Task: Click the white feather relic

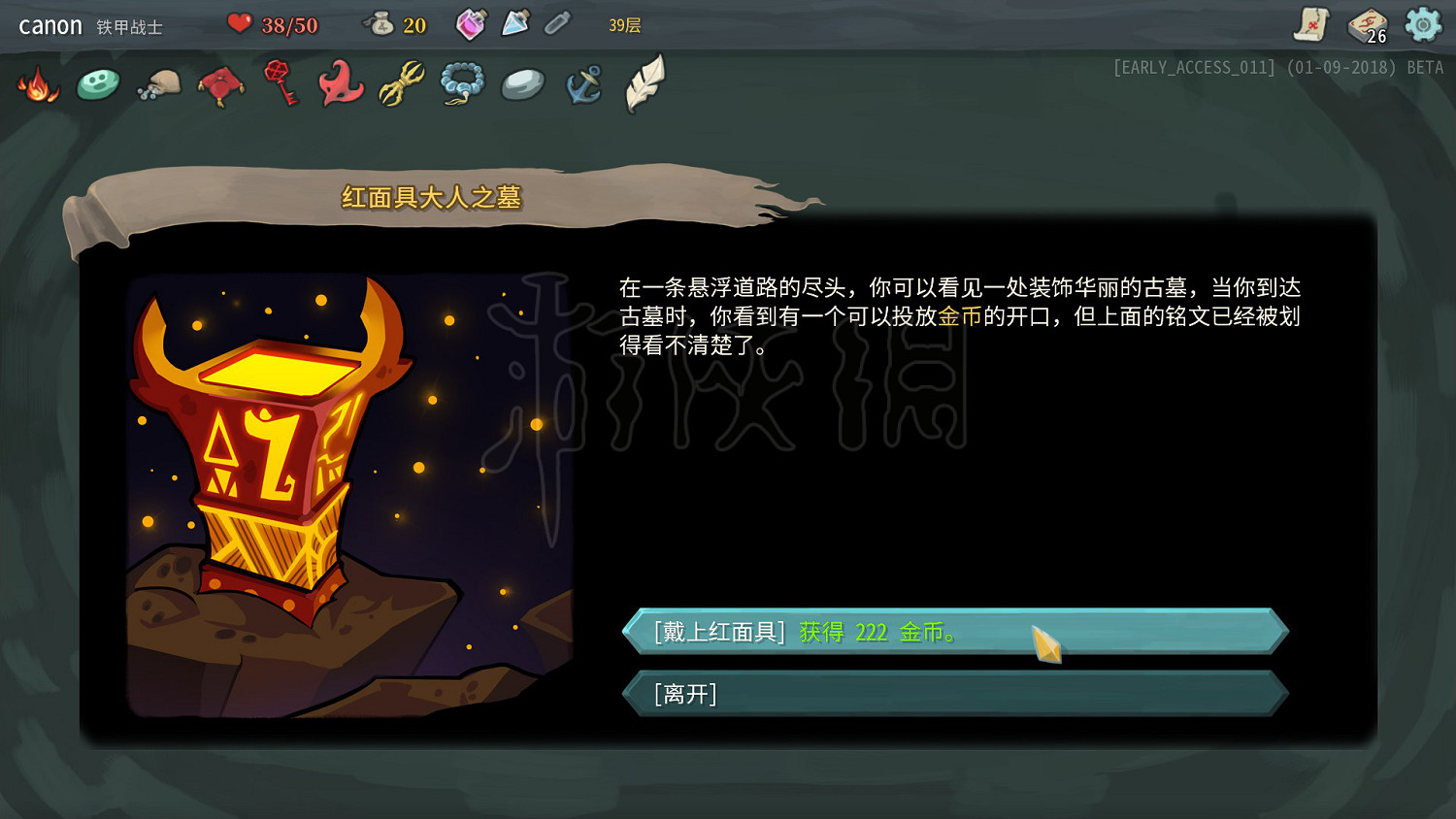Action: (644, 84)
